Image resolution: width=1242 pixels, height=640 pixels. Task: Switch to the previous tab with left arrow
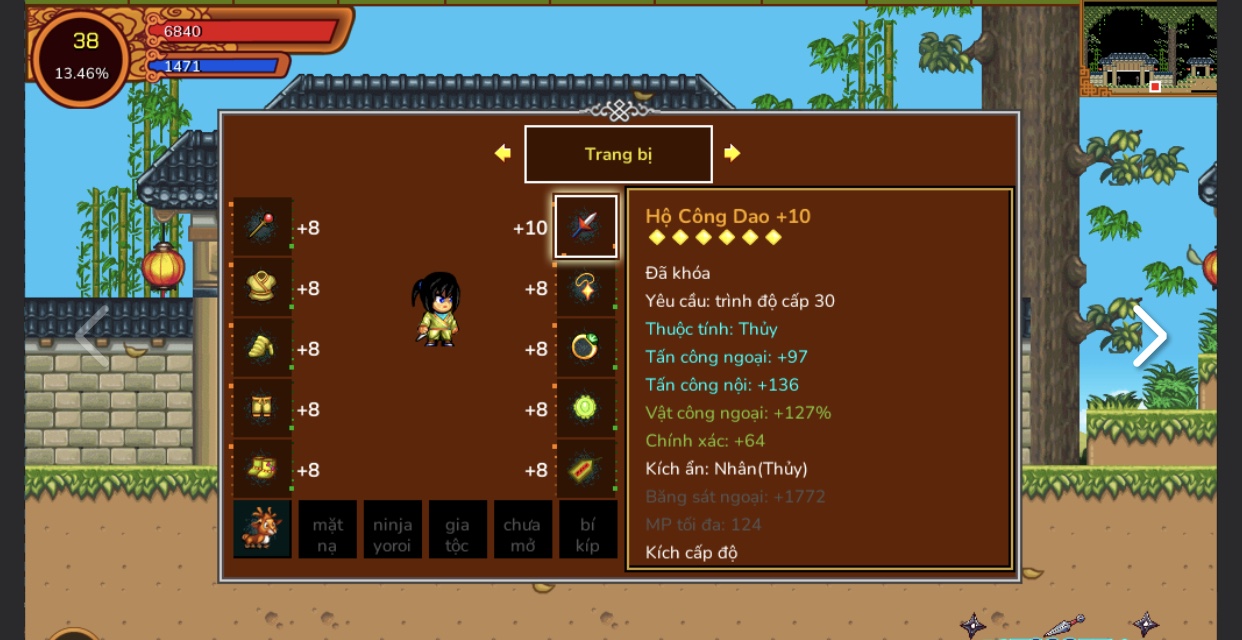503,153
